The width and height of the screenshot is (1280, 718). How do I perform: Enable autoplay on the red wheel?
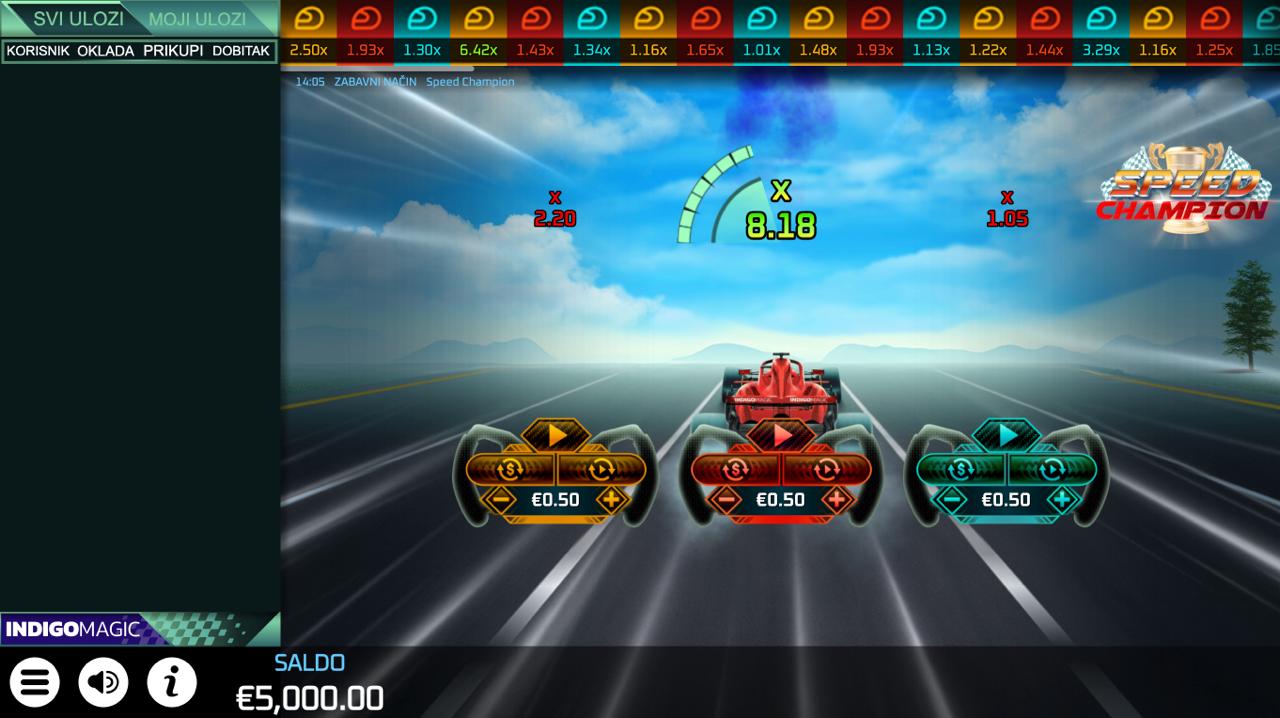(826, 468)
